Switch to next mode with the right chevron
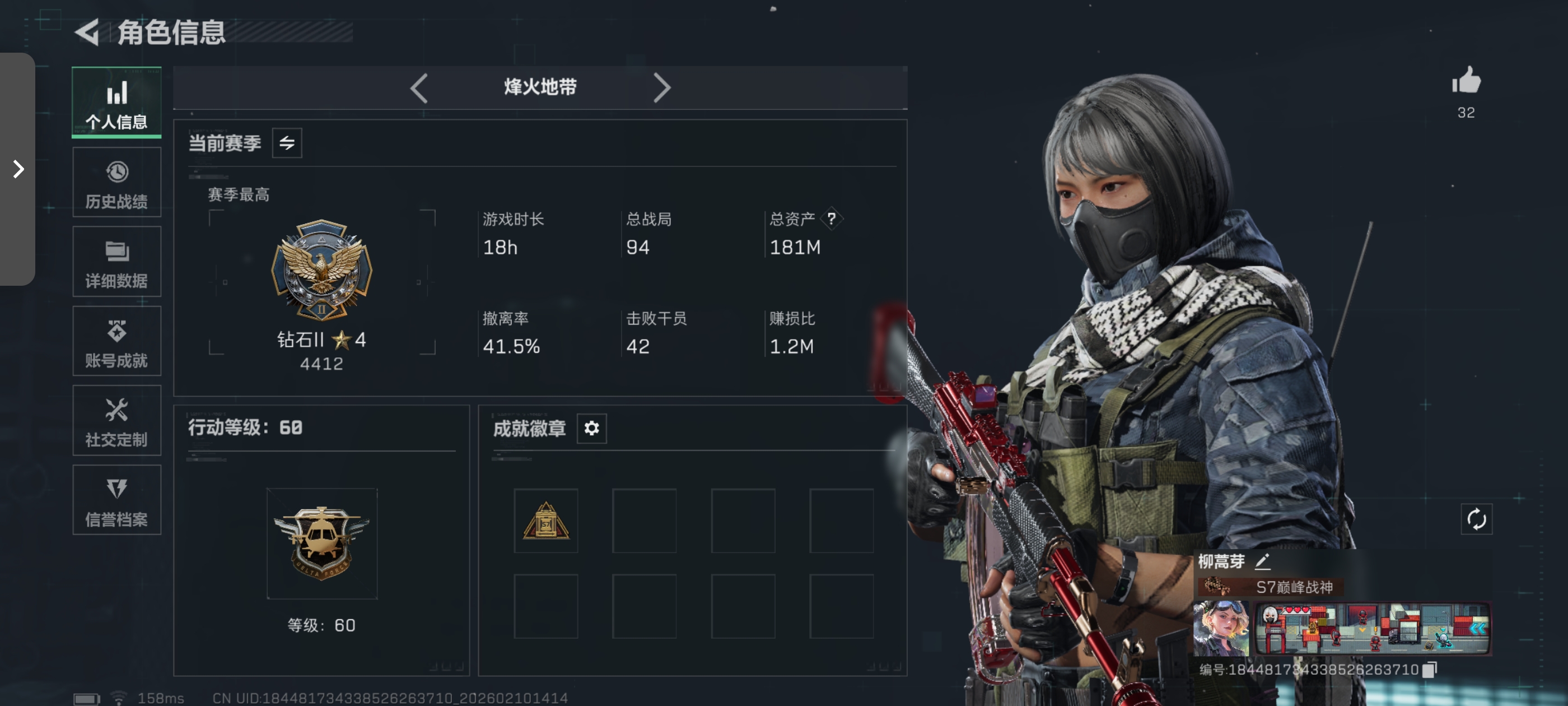This screenshot has width=1568, height=706. click(x=663, y=88)
